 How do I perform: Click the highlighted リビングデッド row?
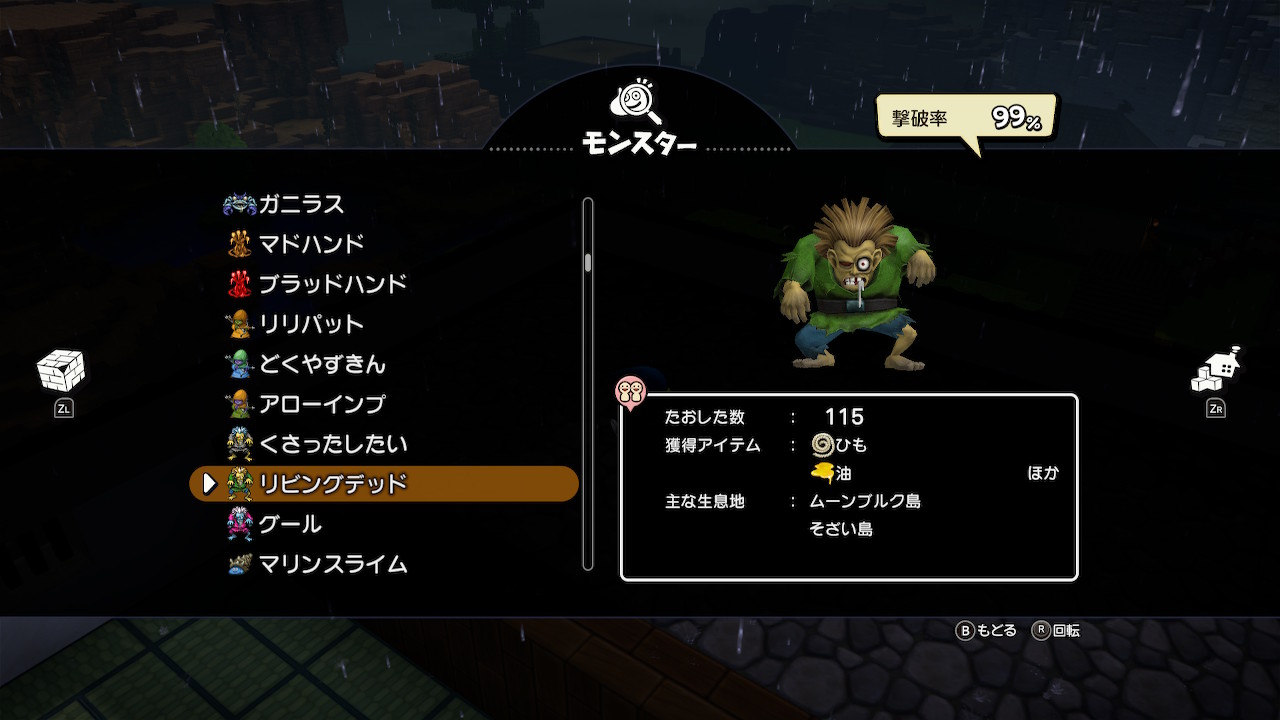click(x=384, y=484)
